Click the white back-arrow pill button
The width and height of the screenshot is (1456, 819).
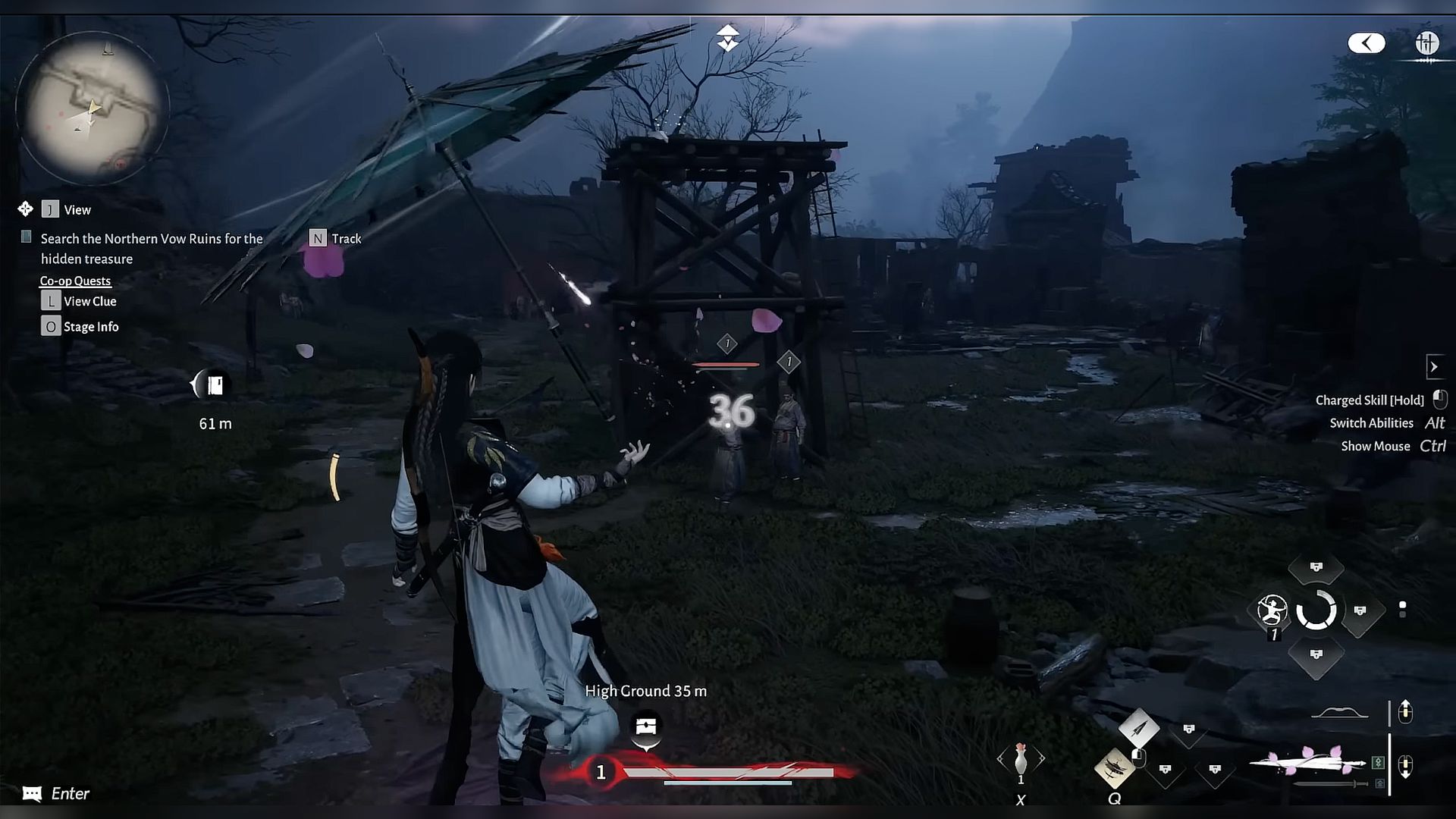(1366, 43)
